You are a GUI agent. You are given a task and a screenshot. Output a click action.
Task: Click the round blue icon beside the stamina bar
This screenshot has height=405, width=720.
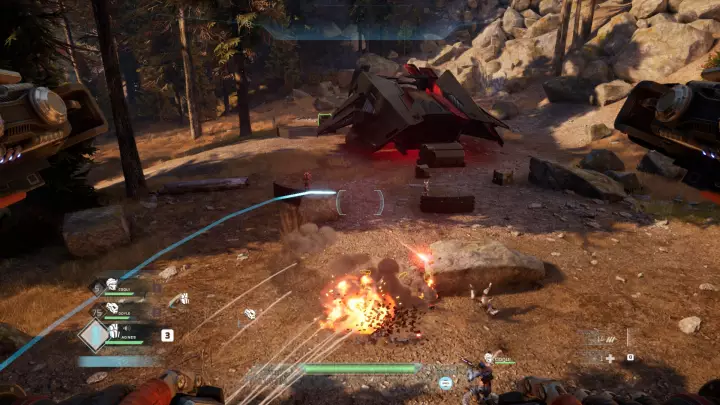coord(445,381)
